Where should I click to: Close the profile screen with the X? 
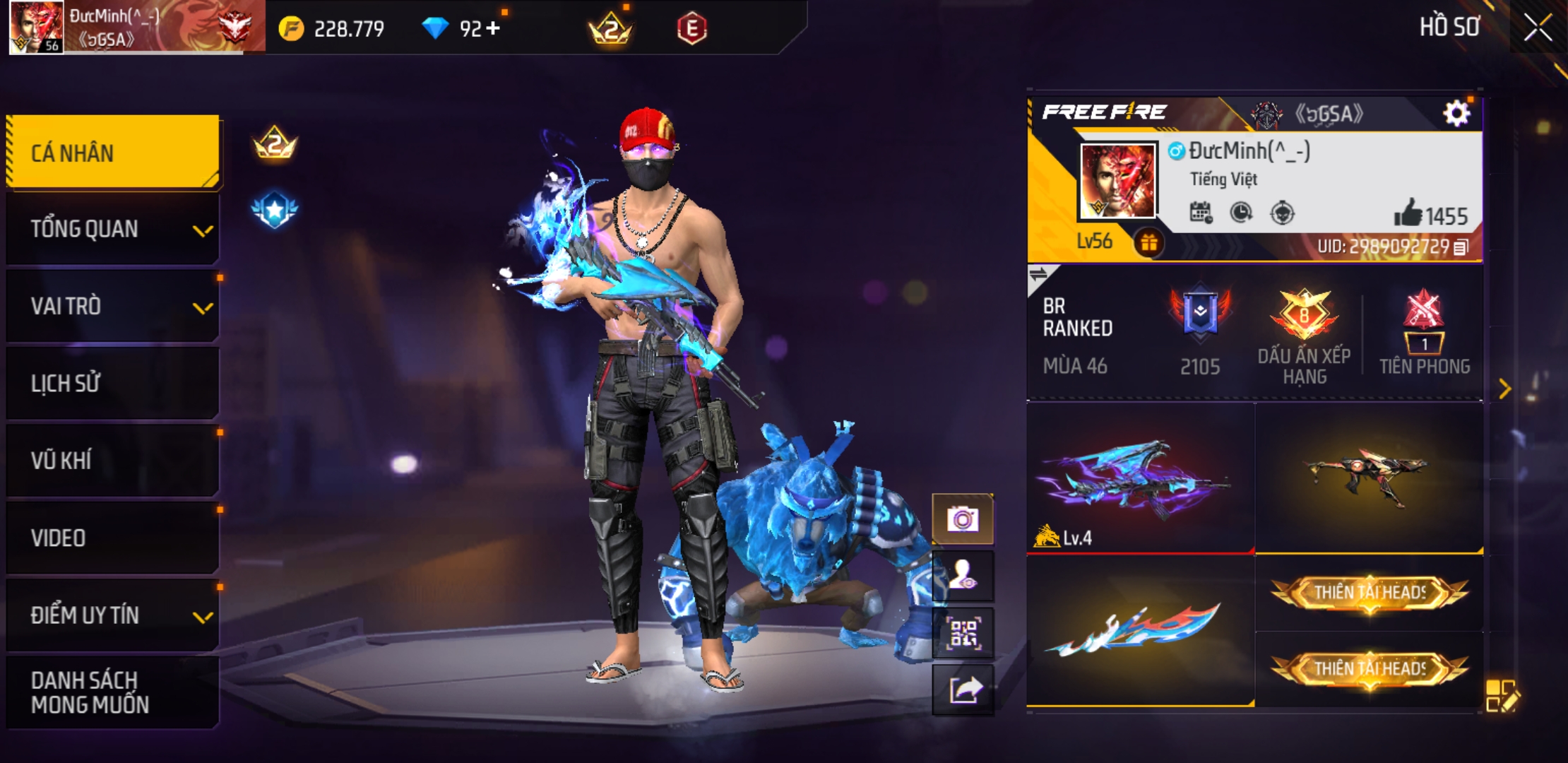click(1538, 28)
